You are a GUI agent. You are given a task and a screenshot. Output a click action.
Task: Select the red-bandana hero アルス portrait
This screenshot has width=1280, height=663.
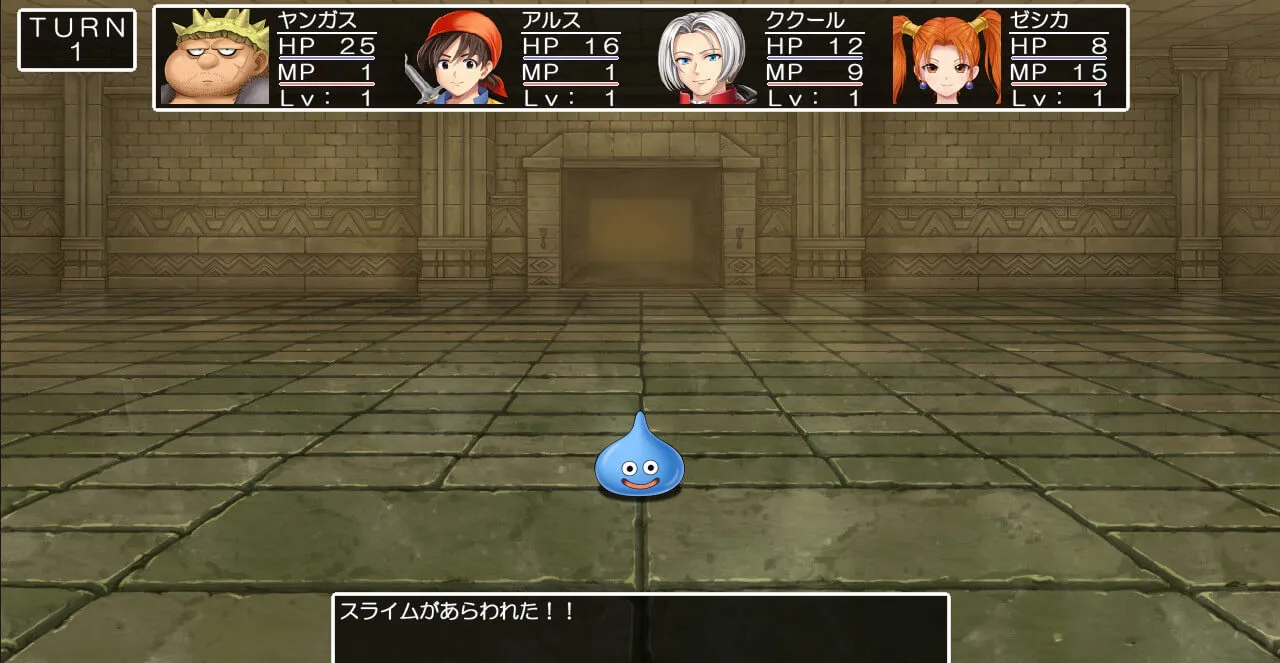coord(457,58)
